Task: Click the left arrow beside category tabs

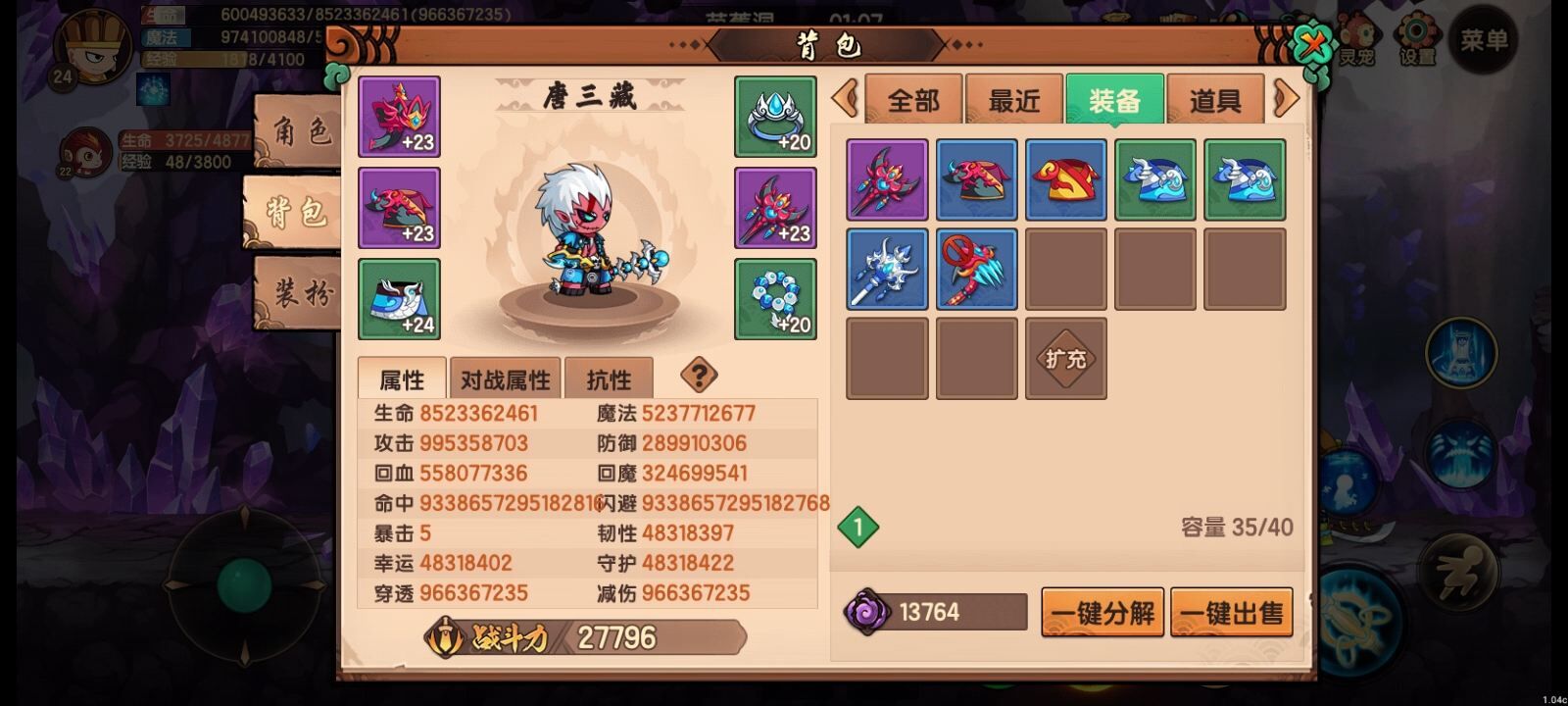Action: coord(845,98)
